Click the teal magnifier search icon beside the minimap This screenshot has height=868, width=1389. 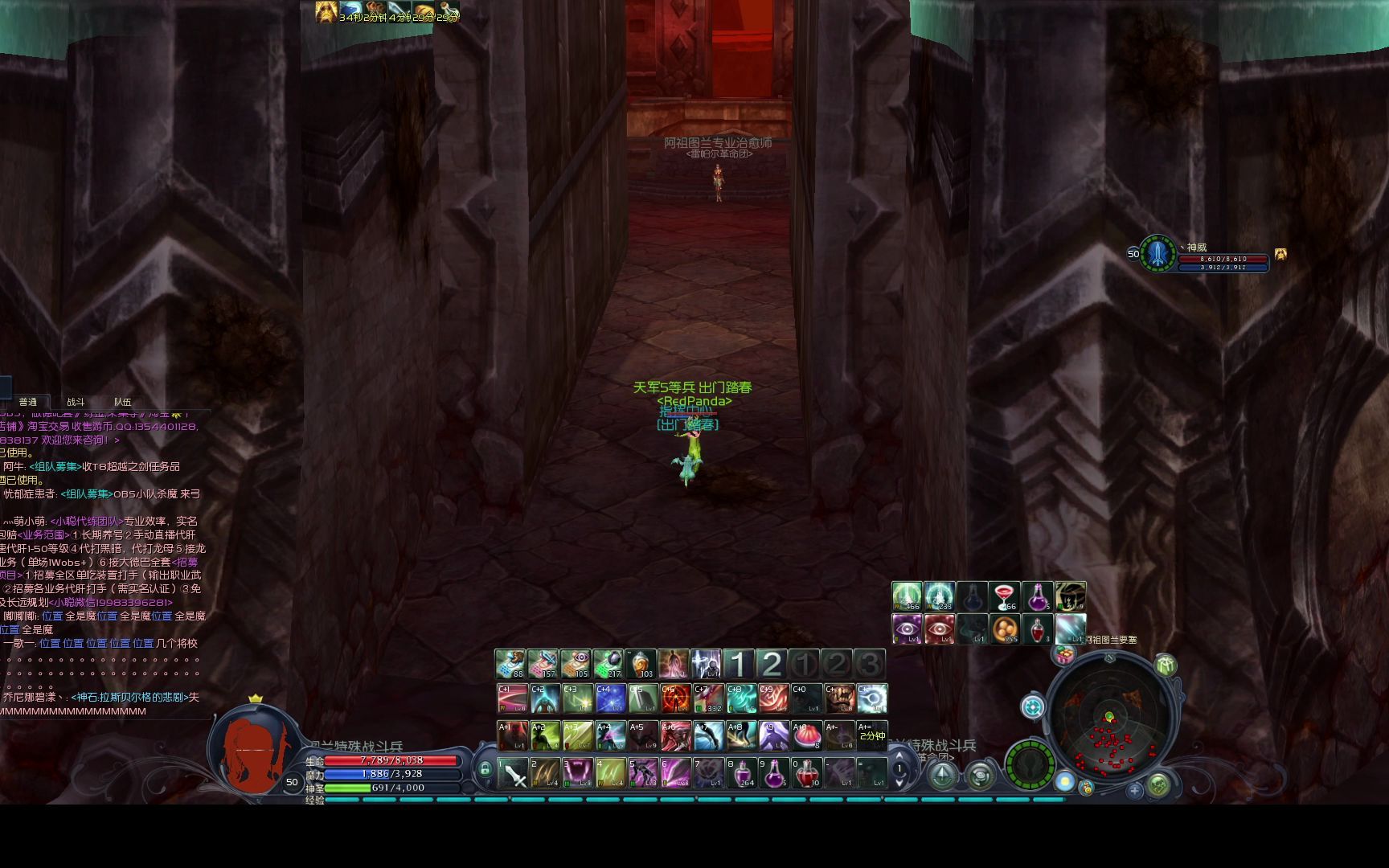(x=1033, y=706)
